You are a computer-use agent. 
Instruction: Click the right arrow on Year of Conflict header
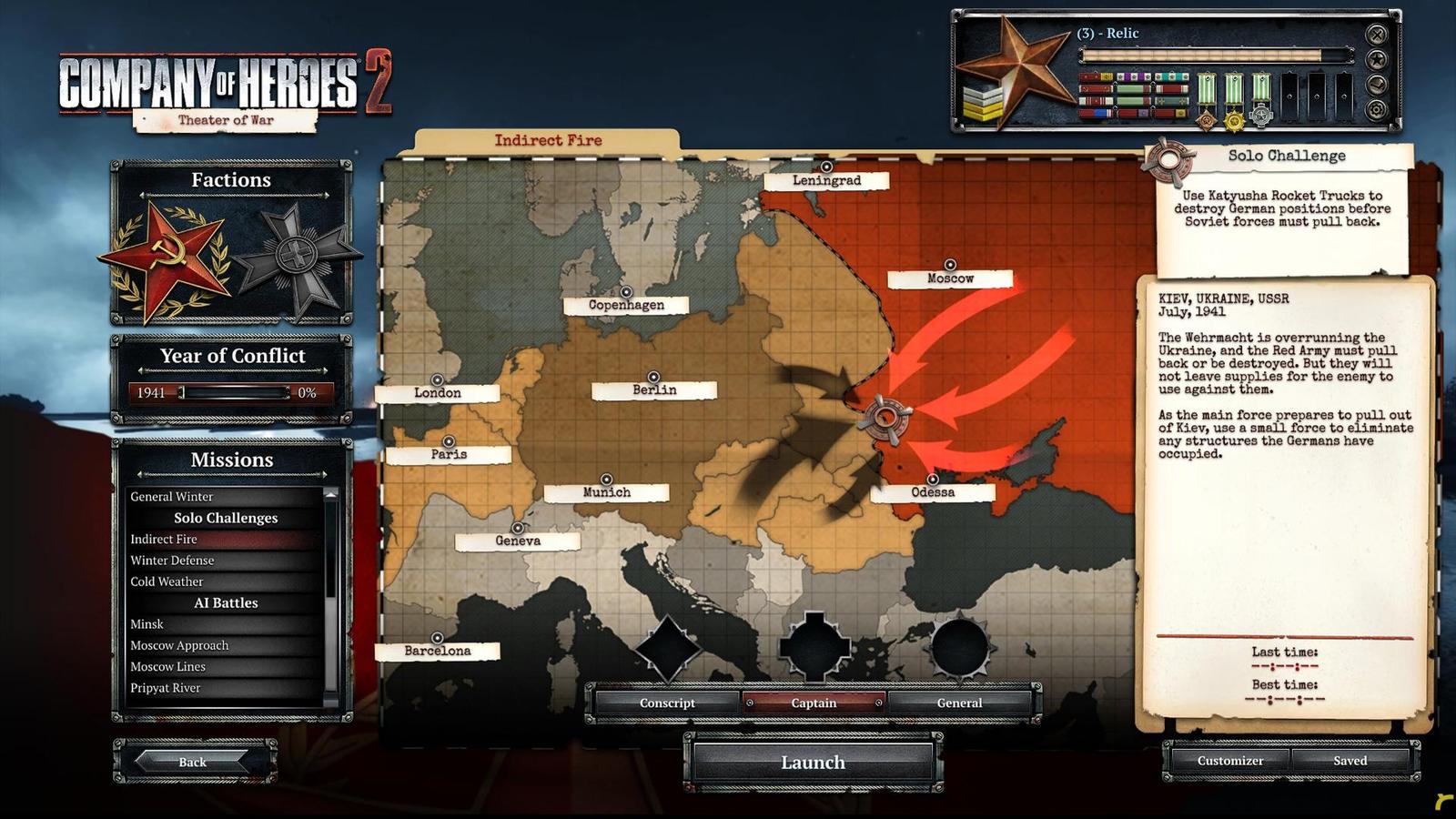point(327,371)
